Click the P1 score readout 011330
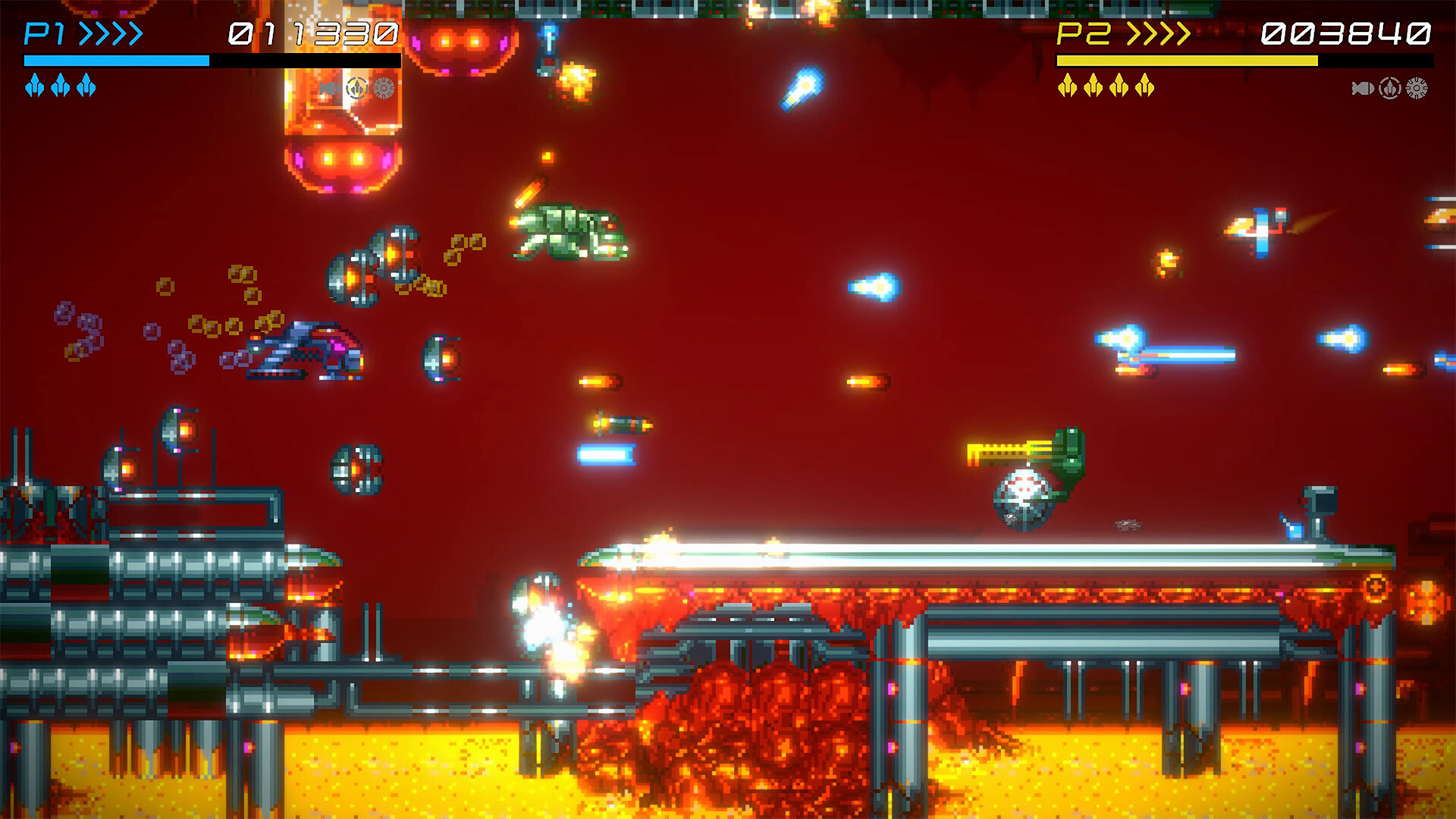 point(311,33)
